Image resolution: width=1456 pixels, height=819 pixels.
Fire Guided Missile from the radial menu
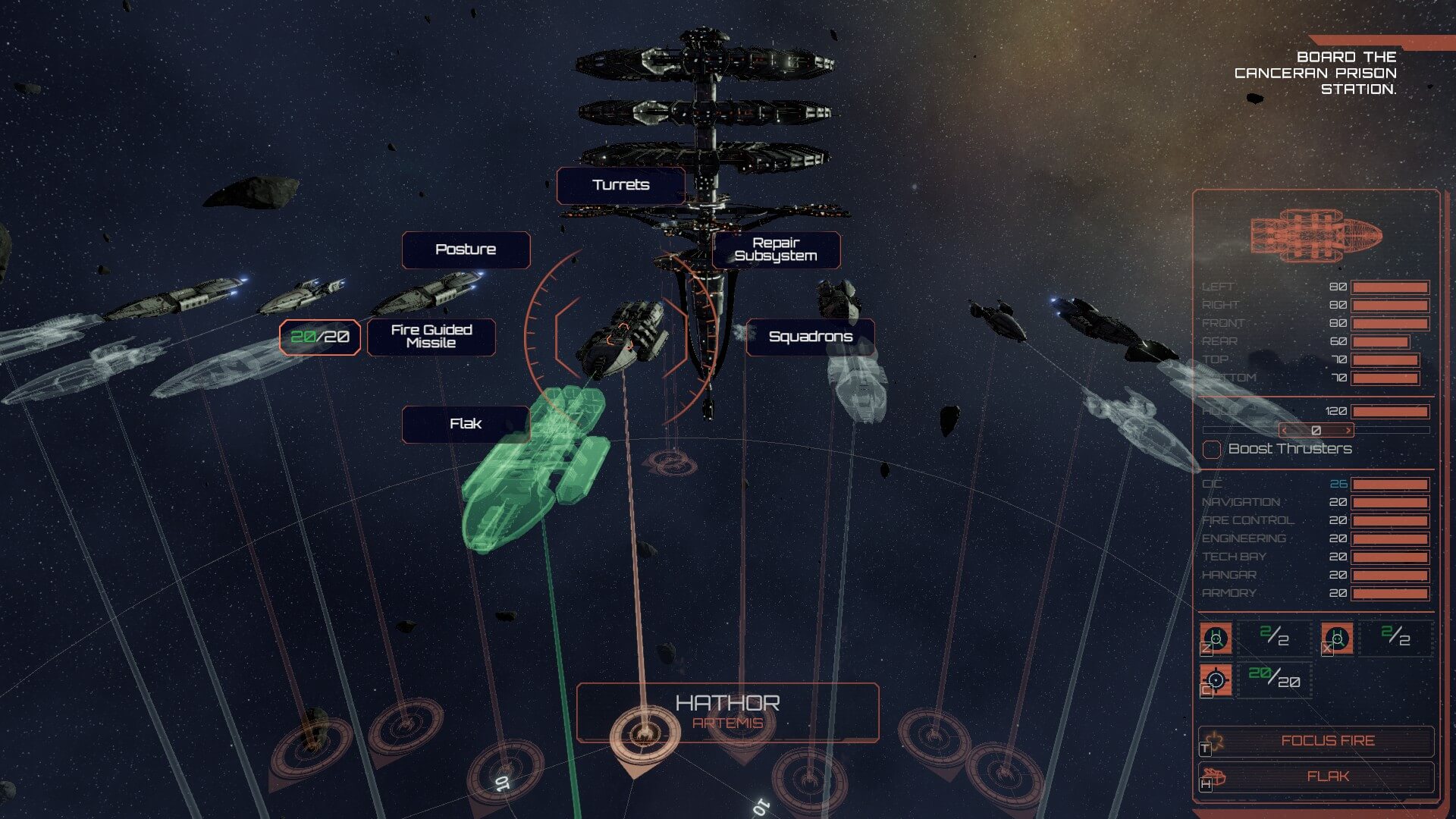click(x=431, y=337)
